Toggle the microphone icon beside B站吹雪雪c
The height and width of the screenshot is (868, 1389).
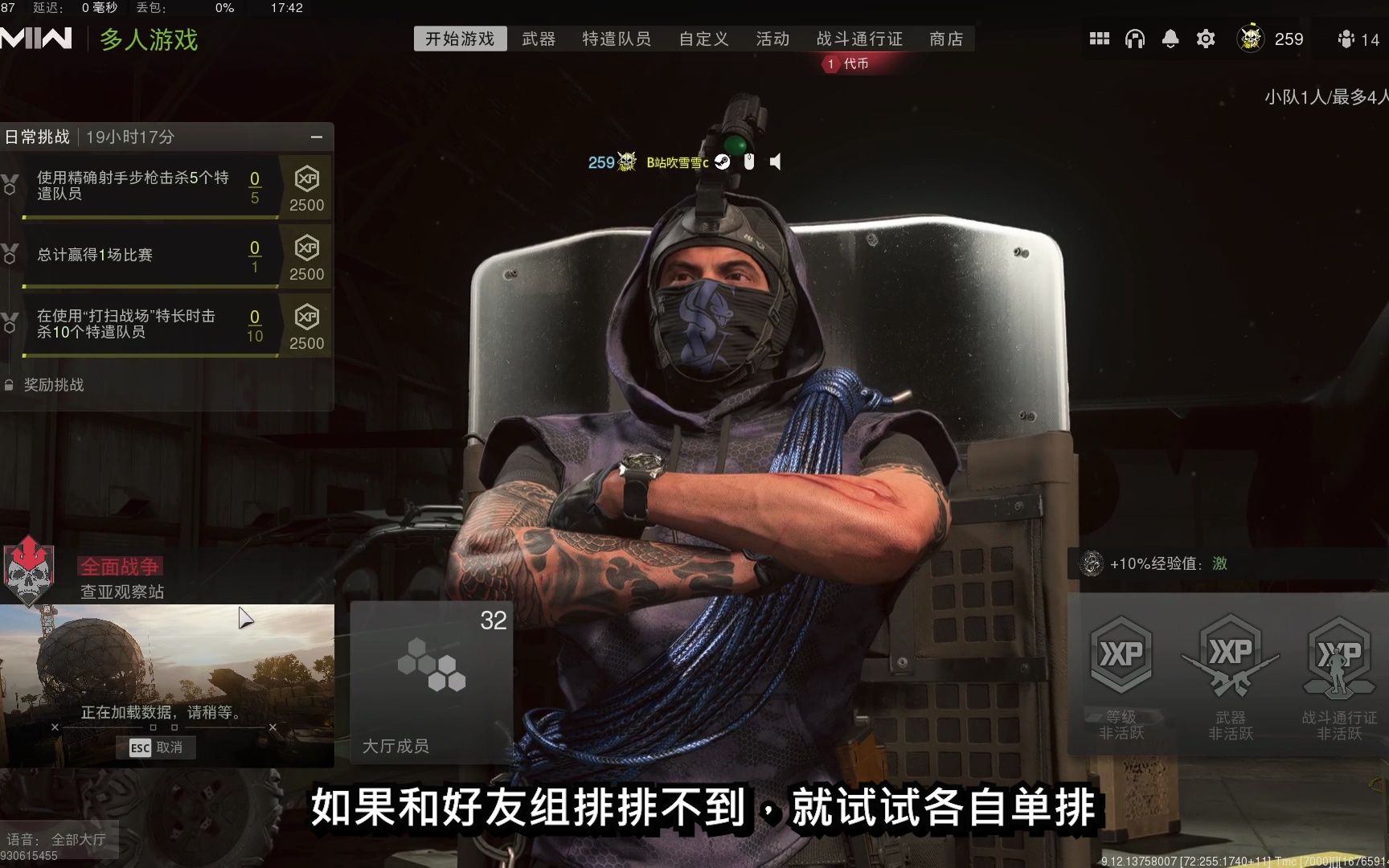click(749, 162)
